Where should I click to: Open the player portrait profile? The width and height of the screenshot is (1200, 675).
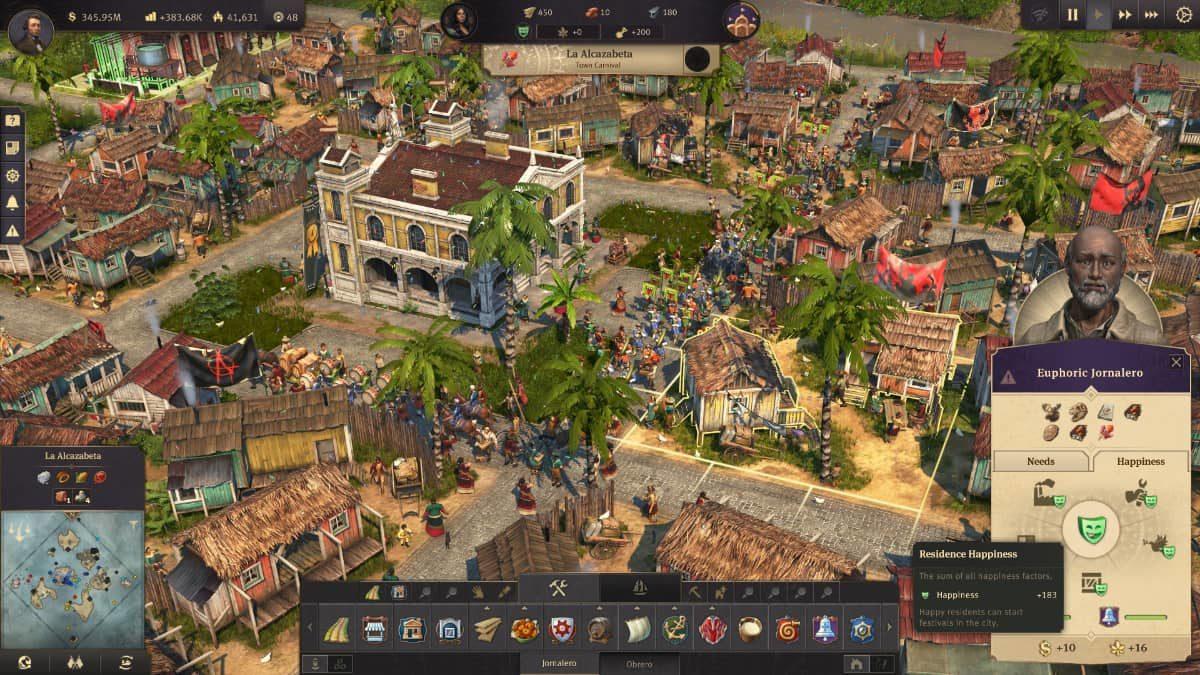31,31
